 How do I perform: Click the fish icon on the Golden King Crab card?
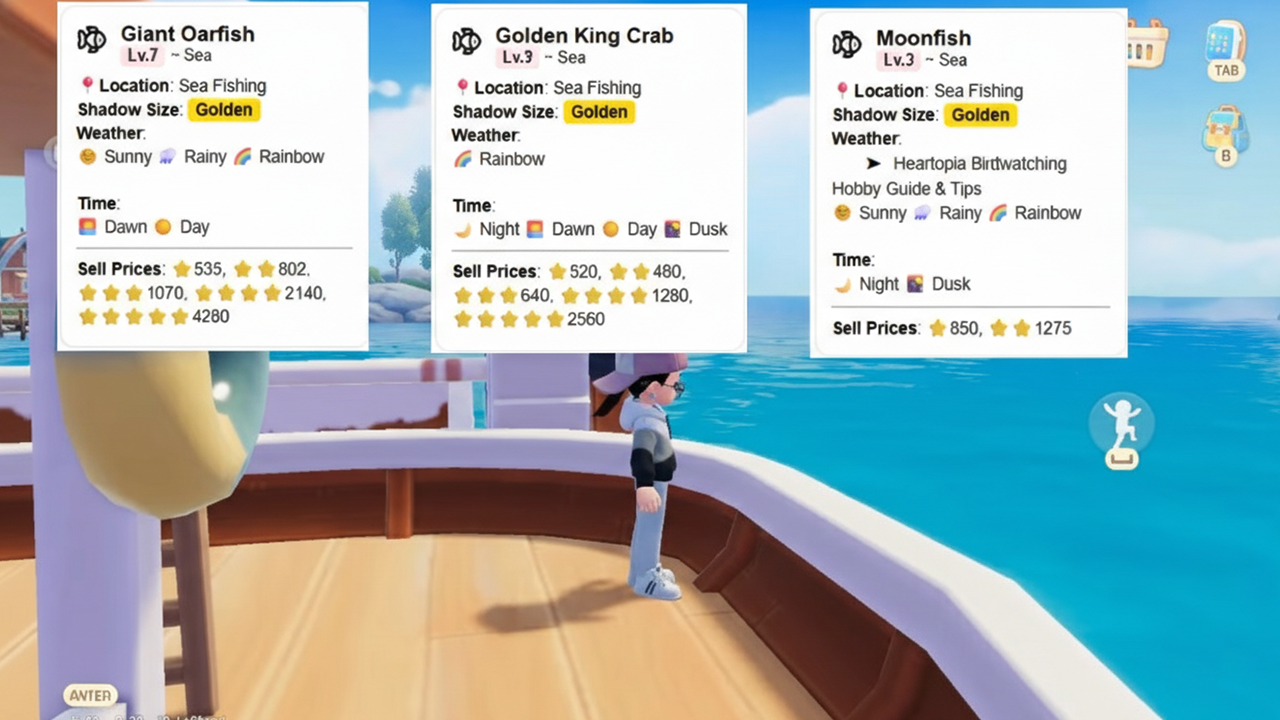466,40
